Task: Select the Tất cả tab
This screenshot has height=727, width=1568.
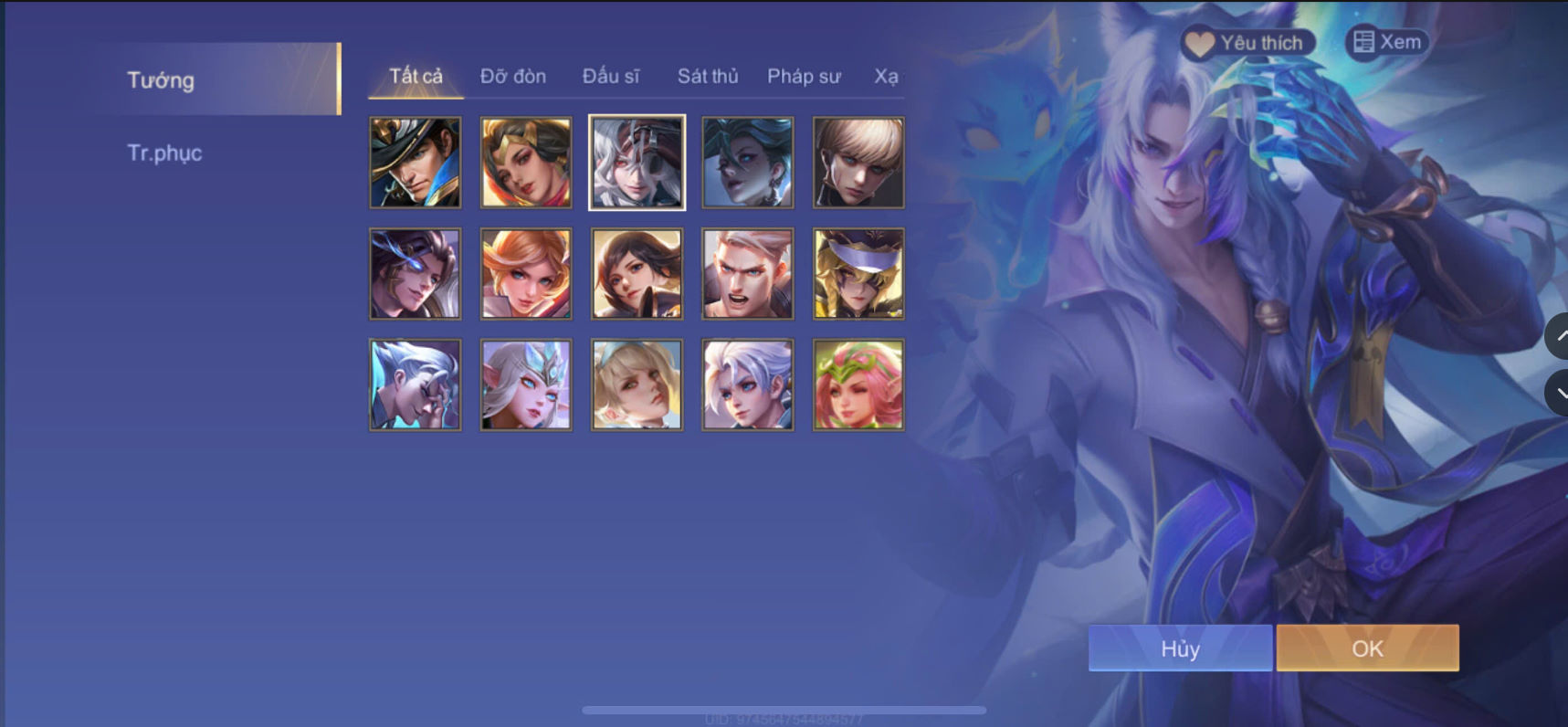Action: (x=414, y=77)
